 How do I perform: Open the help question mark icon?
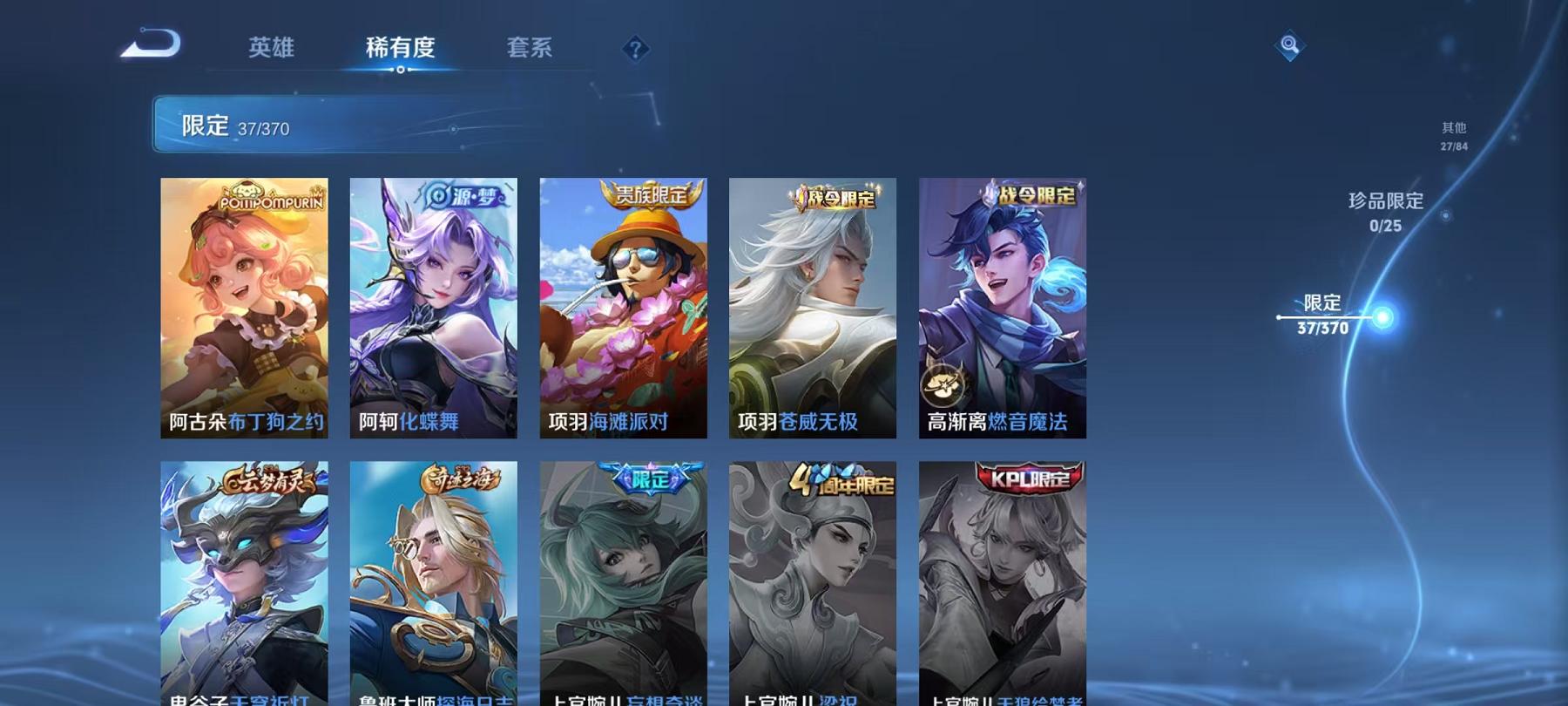pos(637,50)
